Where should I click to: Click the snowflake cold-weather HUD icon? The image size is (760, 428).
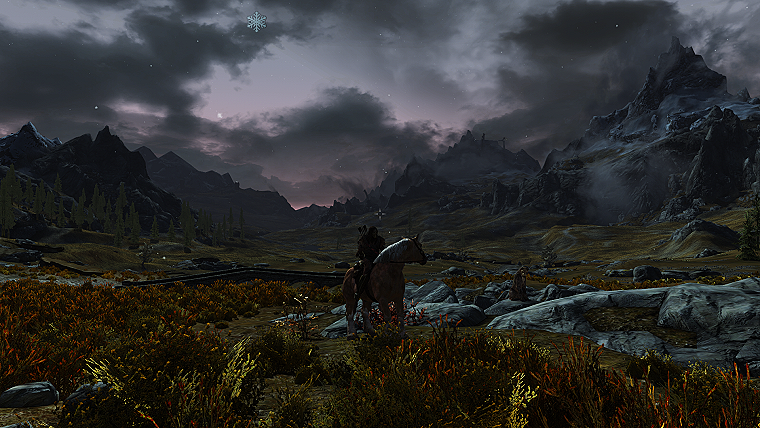coord(257,21)
